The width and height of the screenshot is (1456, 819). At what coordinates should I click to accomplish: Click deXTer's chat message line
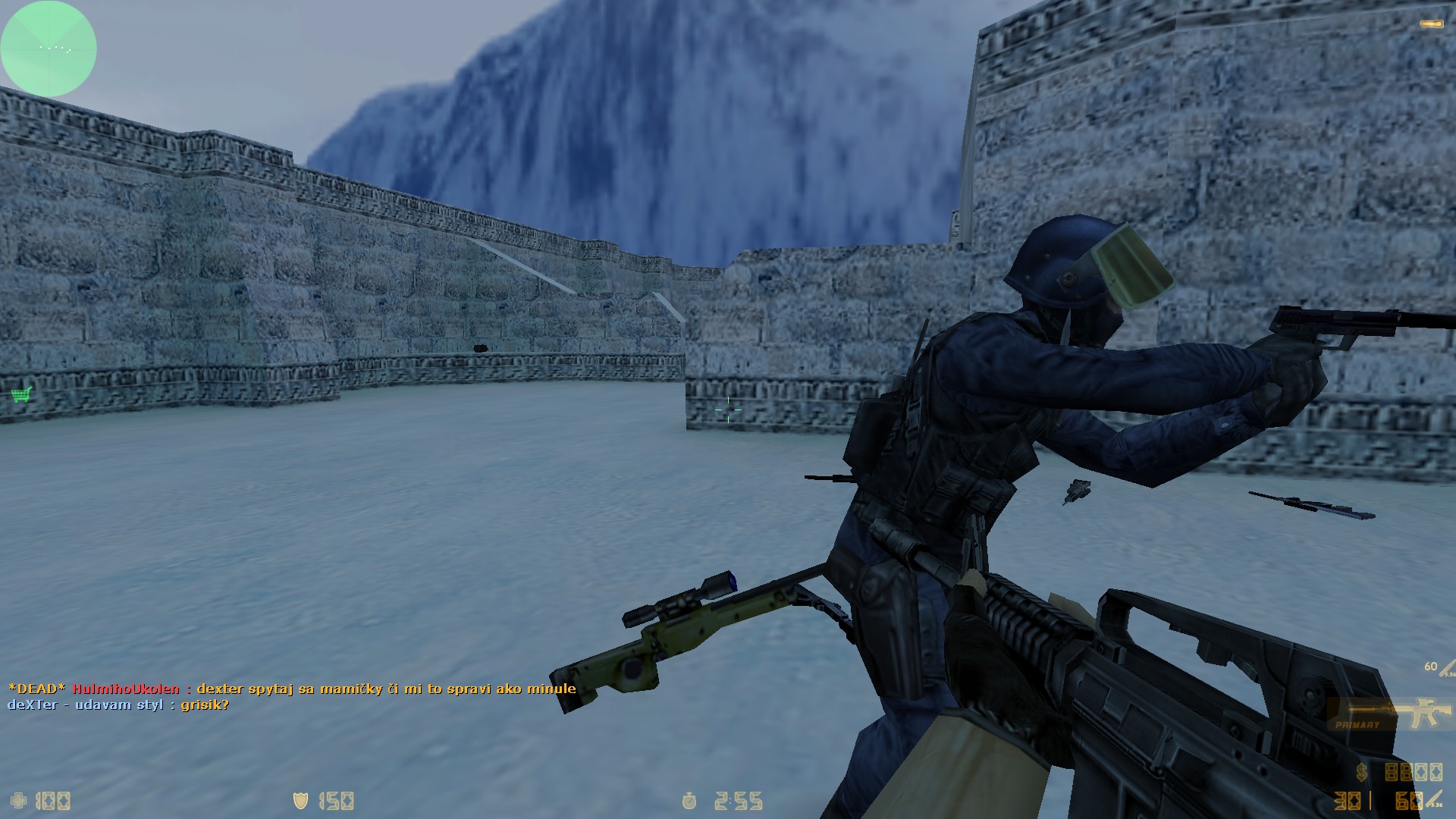tap(118, 704)
